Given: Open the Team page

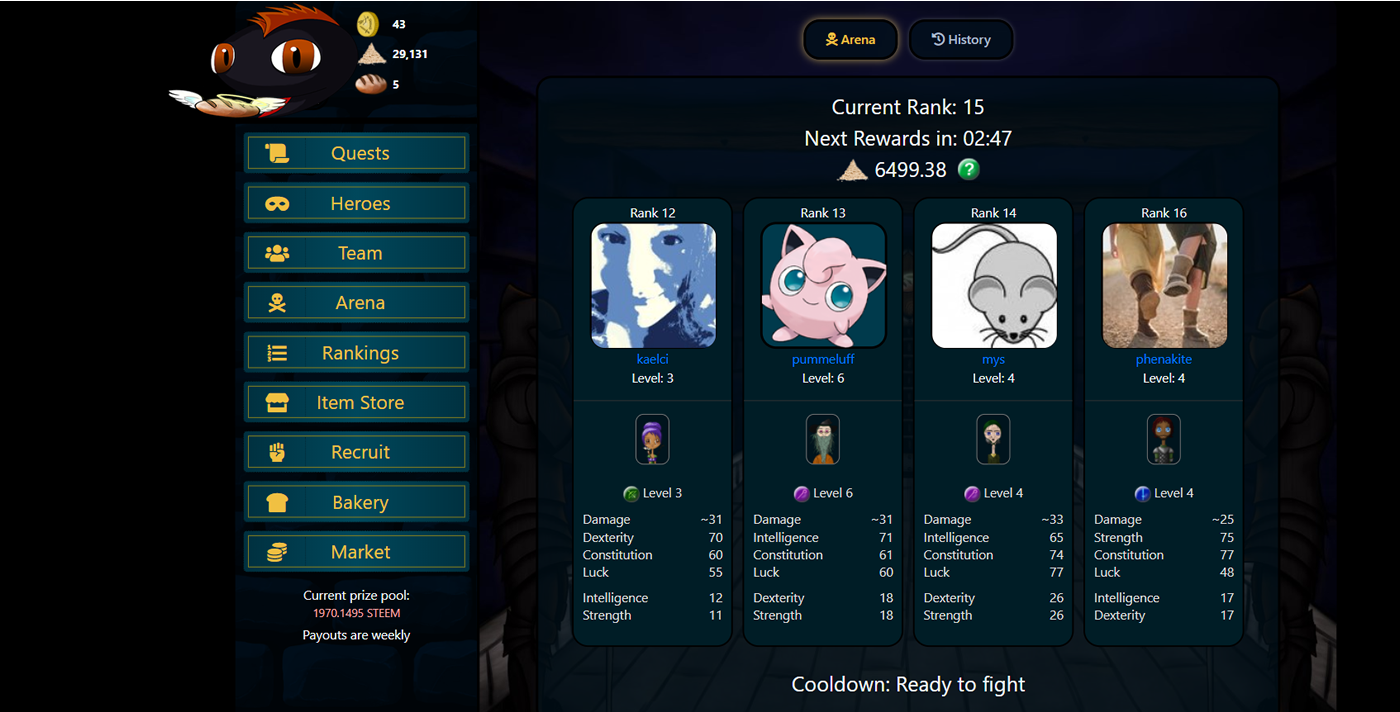Looking at the screenshot, I should [356, 253].
